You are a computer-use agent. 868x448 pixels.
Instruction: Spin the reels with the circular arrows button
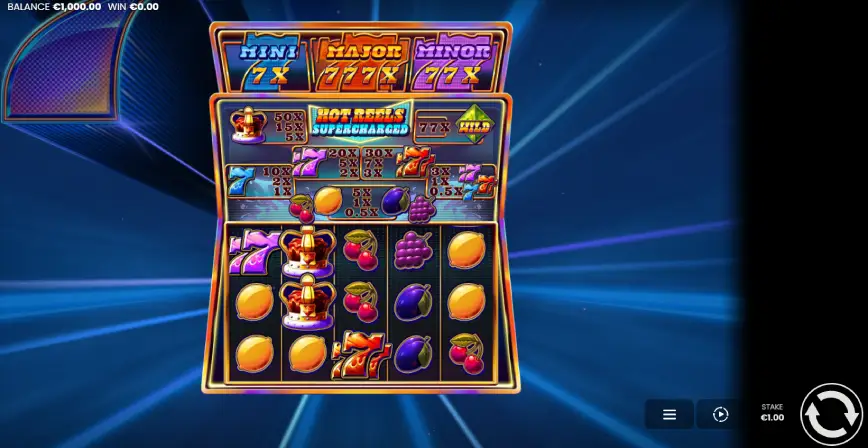click(831, 413)
